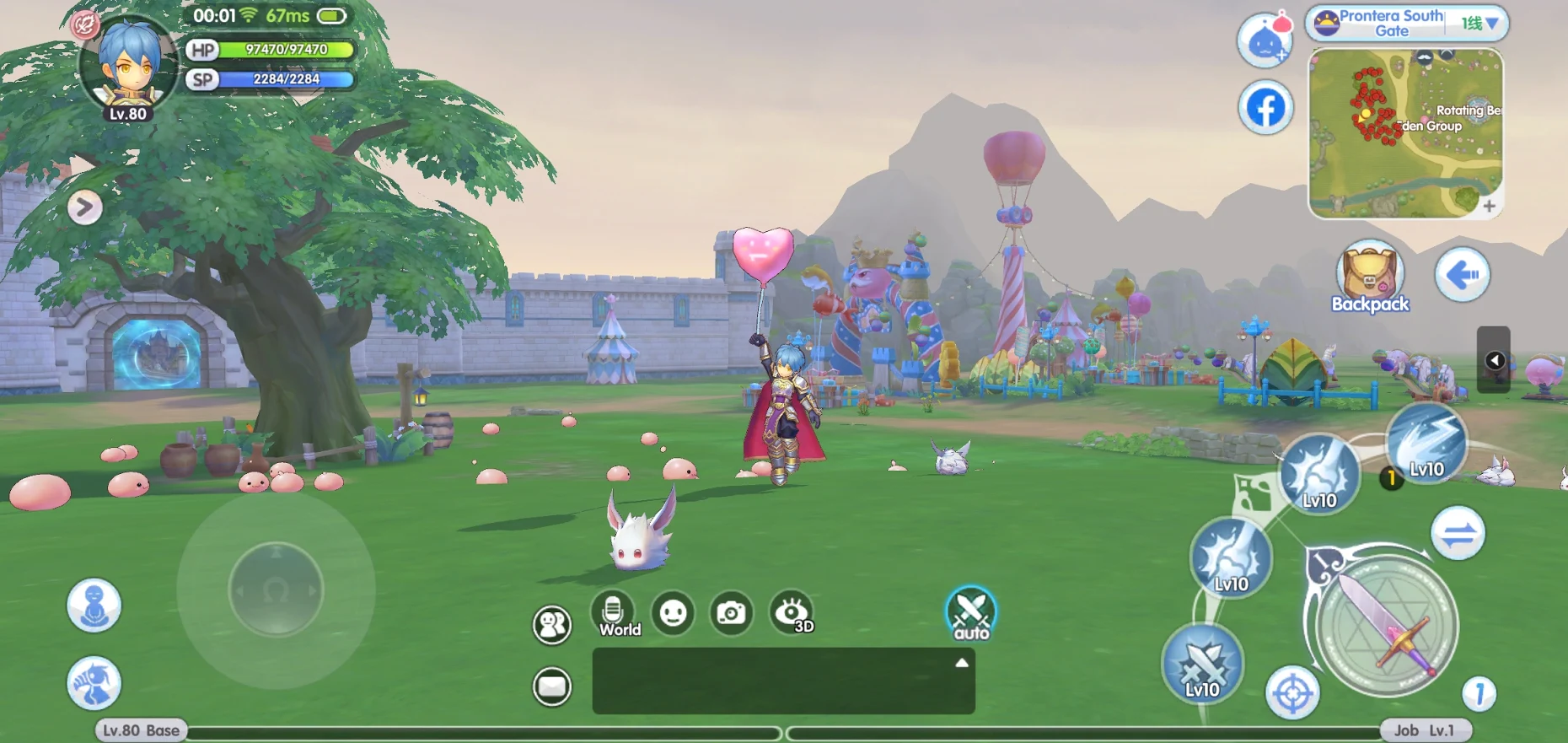Open the blue poring pet icon
Viewport: 1568px width, 743px height.
(x=1265, y=40)
